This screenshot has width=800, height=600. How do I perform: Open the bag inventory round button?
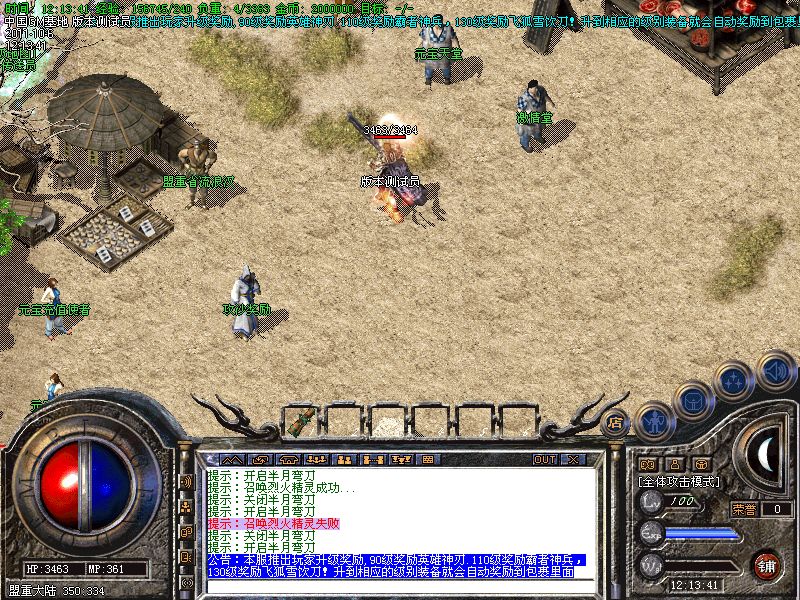pyautogui.click(x=692, y=402)
